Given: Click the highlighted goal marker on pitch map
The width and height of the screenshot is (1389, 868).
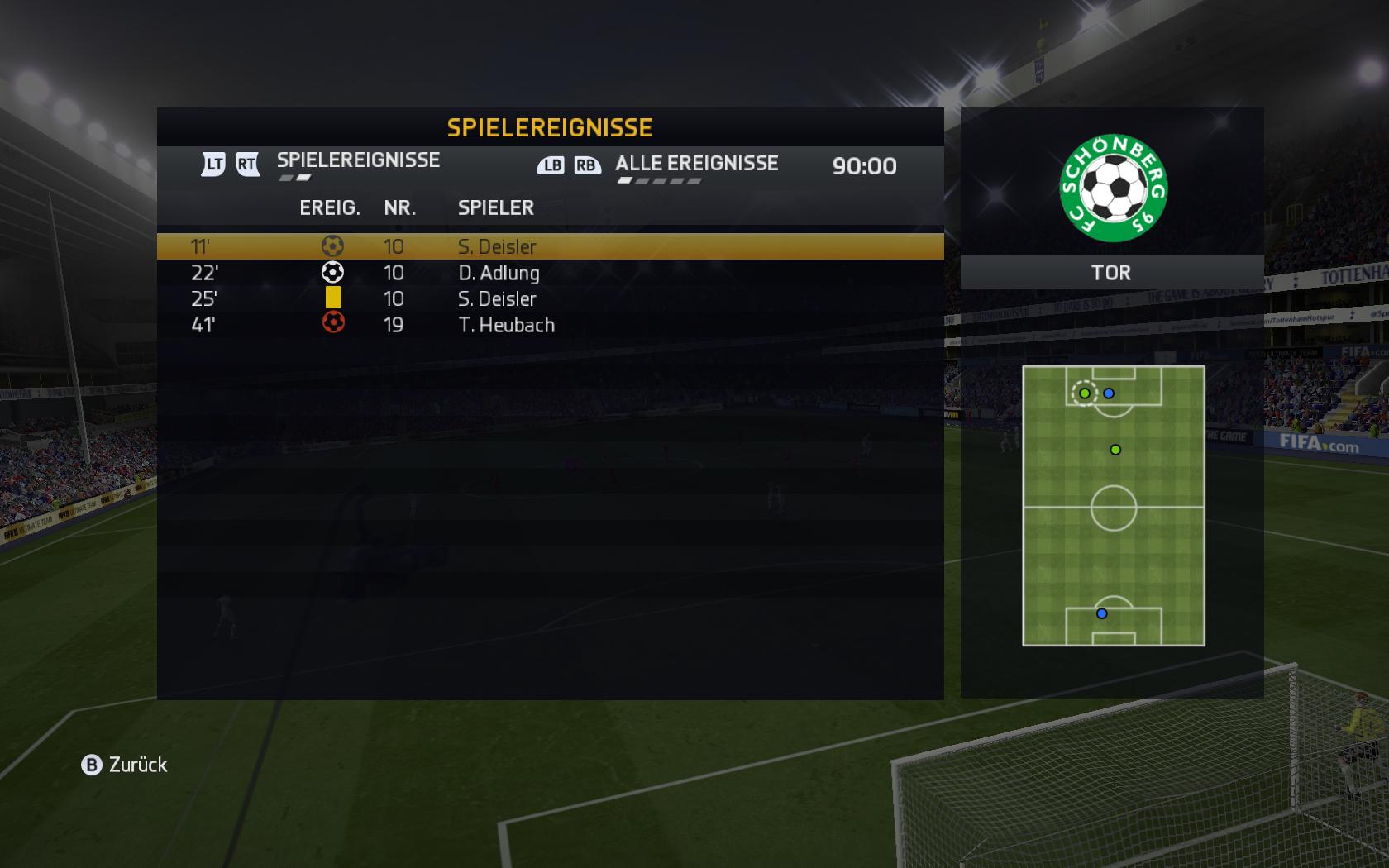Looking at the screenshot, I should tap(1084, 393).
